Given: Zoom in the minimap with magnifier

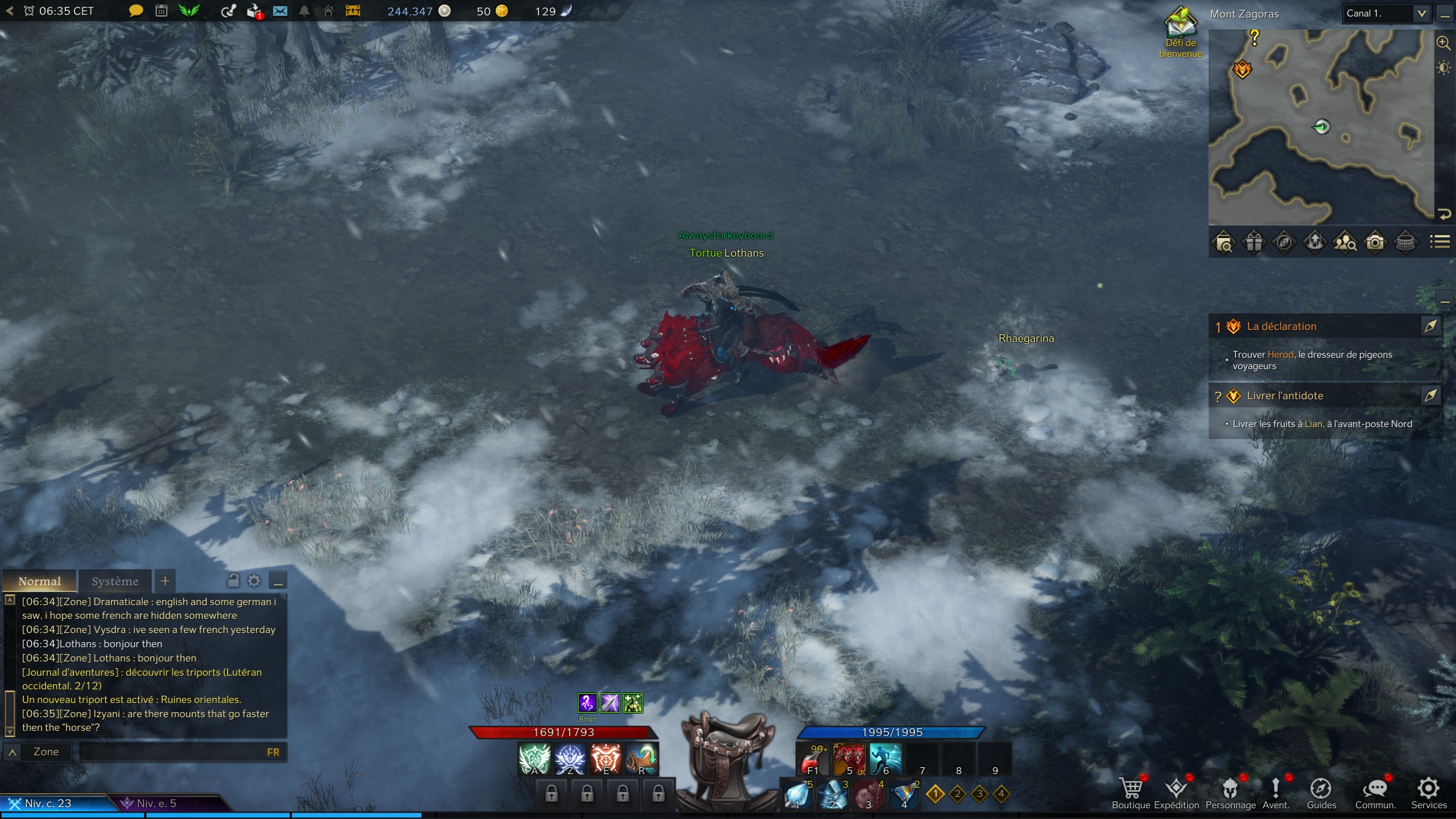Looking at the screenshot, I should pos(1443,43).
